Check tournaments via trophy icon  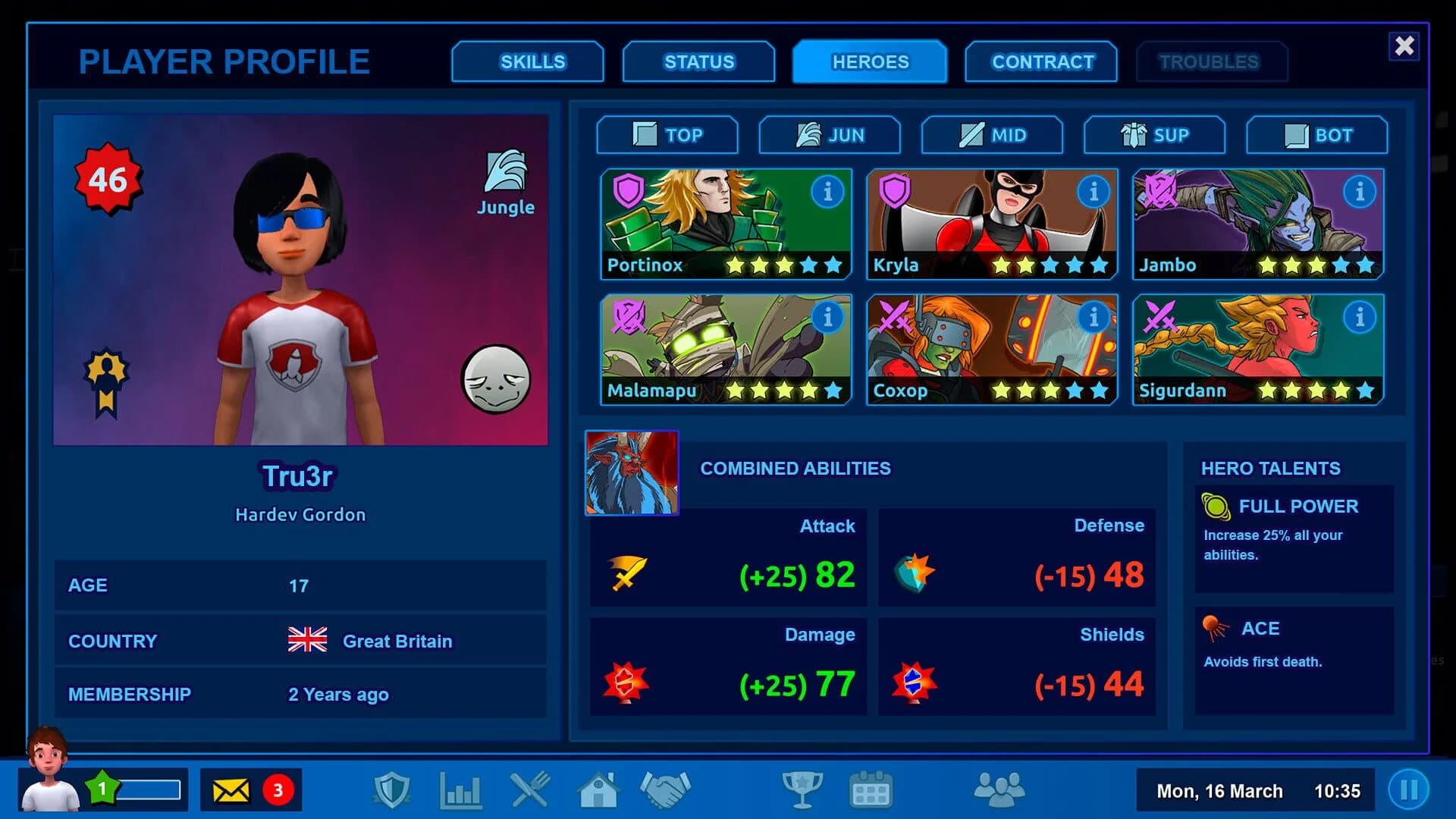point(804,790)
